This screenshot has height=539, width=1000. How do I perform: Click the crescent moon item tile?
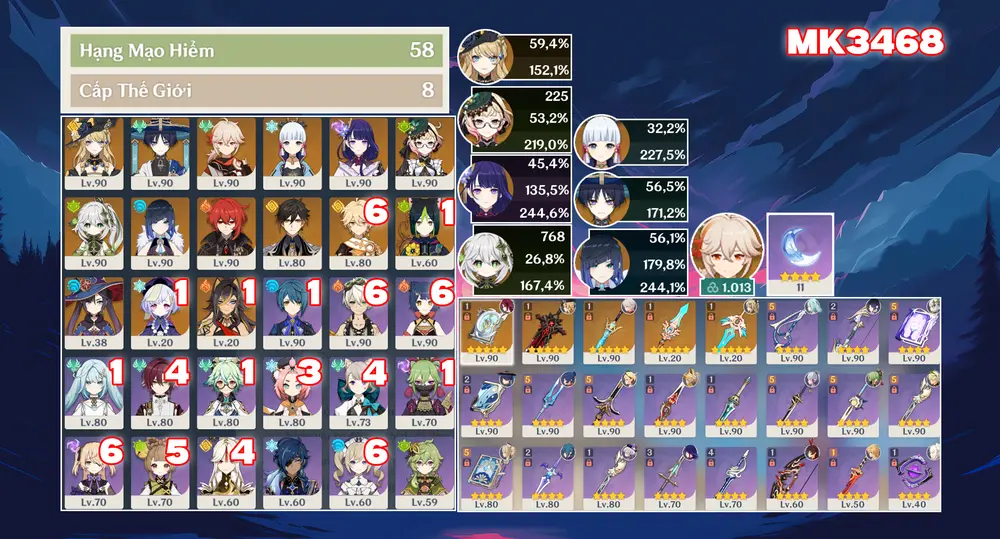coord(799,246)
